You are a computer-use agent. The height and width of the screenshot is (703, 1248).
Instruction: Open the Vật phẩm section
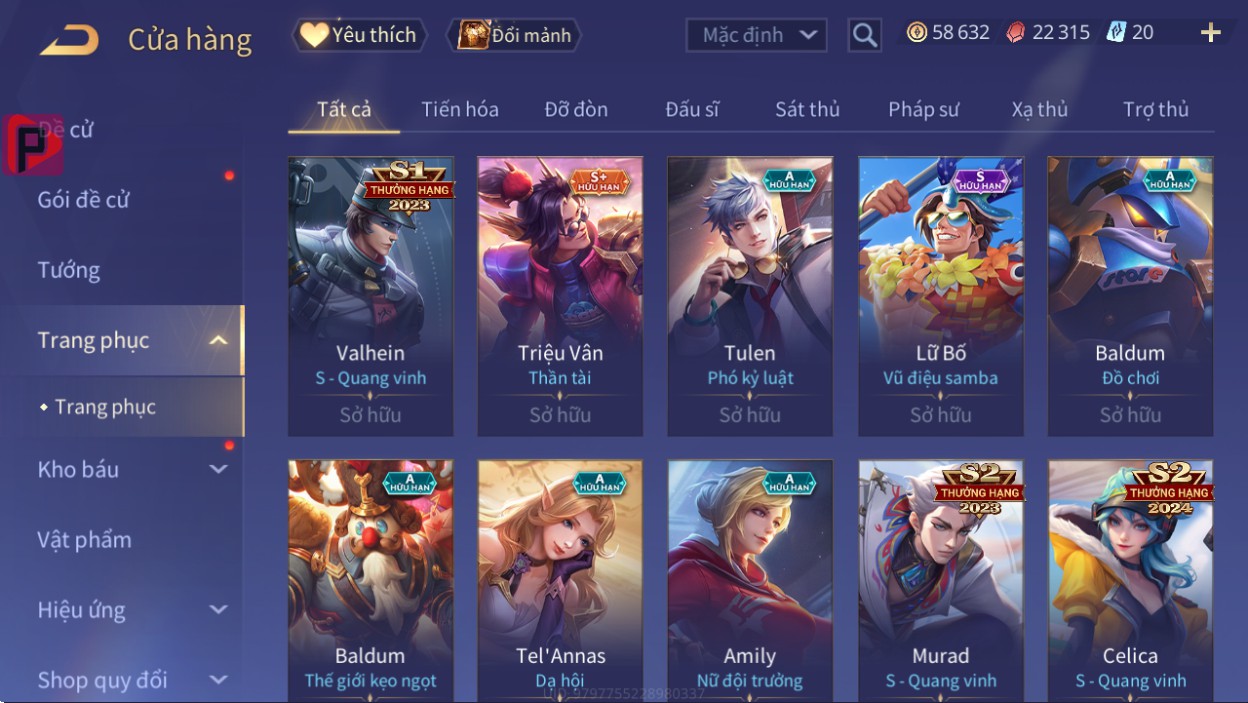tap(85, 540)
